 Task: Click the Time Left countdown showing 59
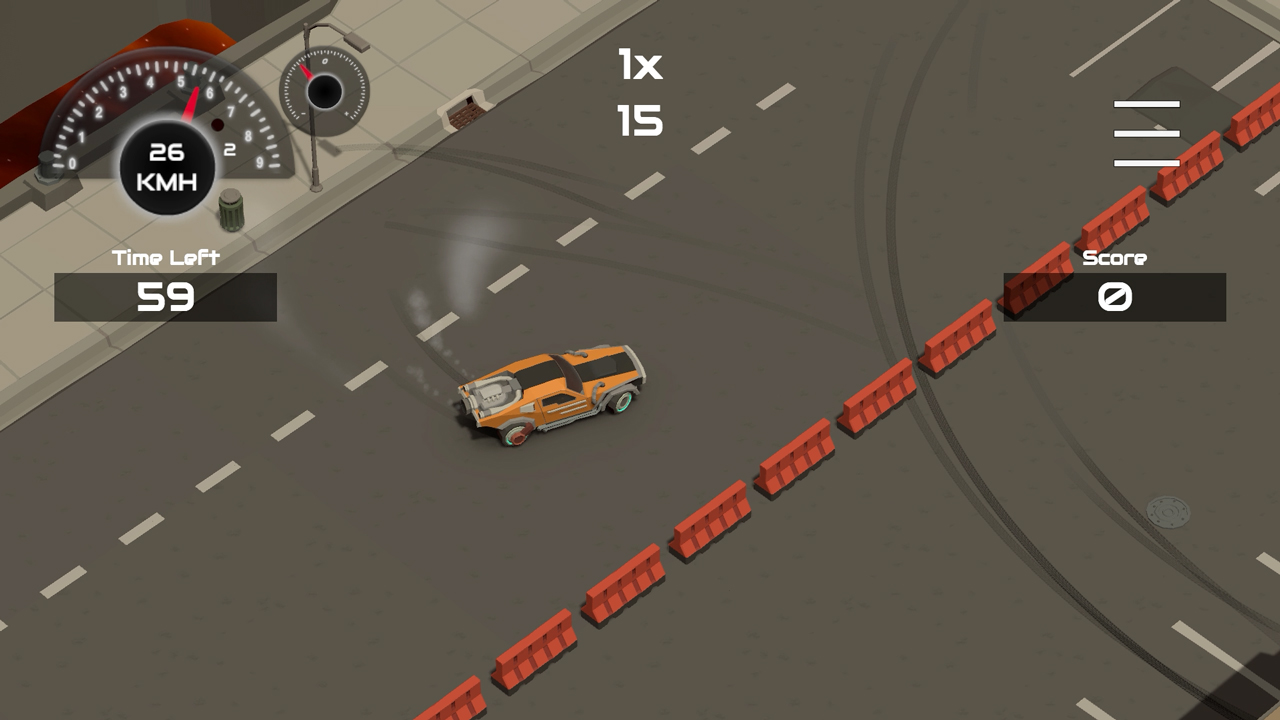165,296
